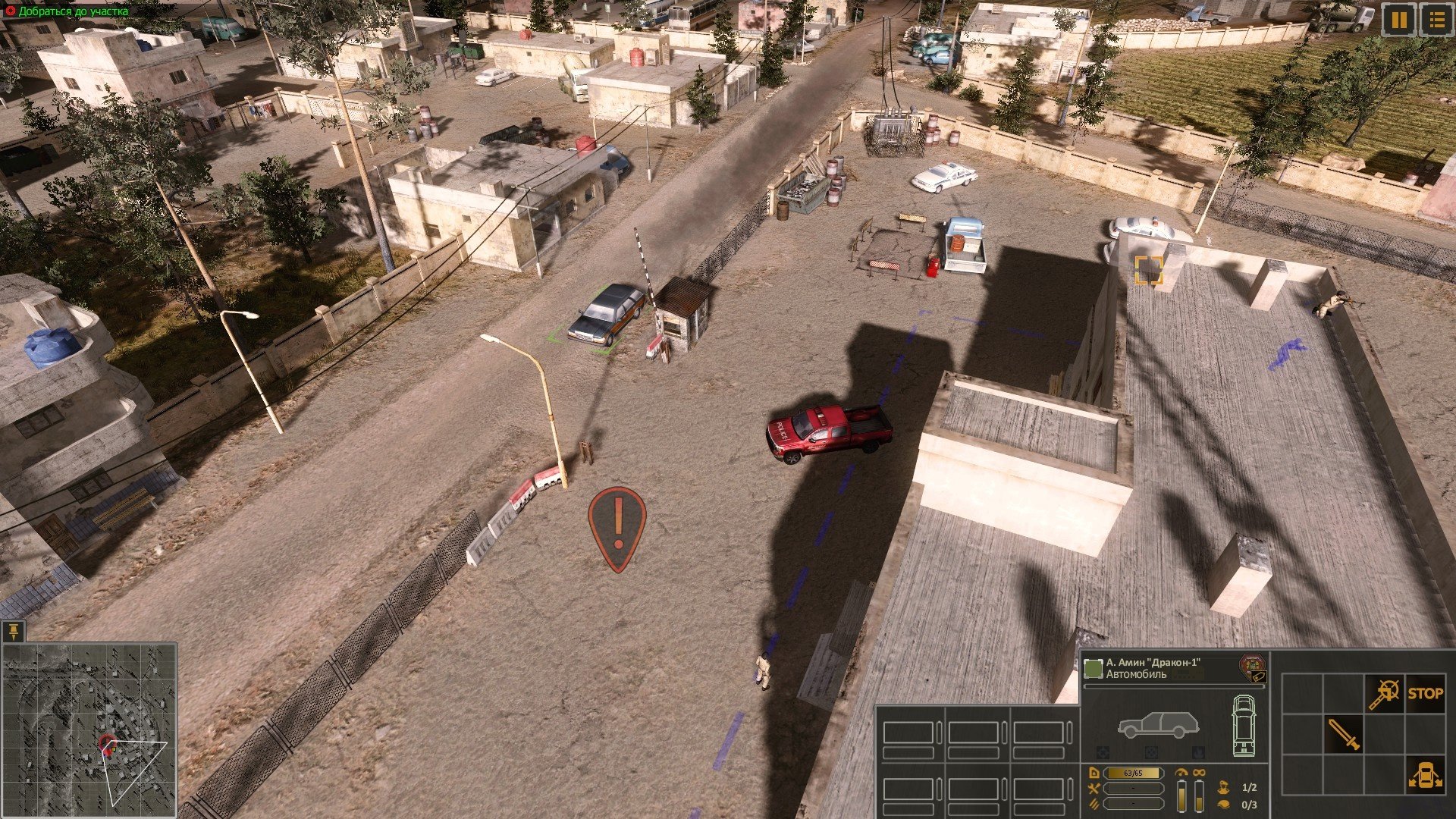Select the orange target bracket marker

[x=1148, y=270]
